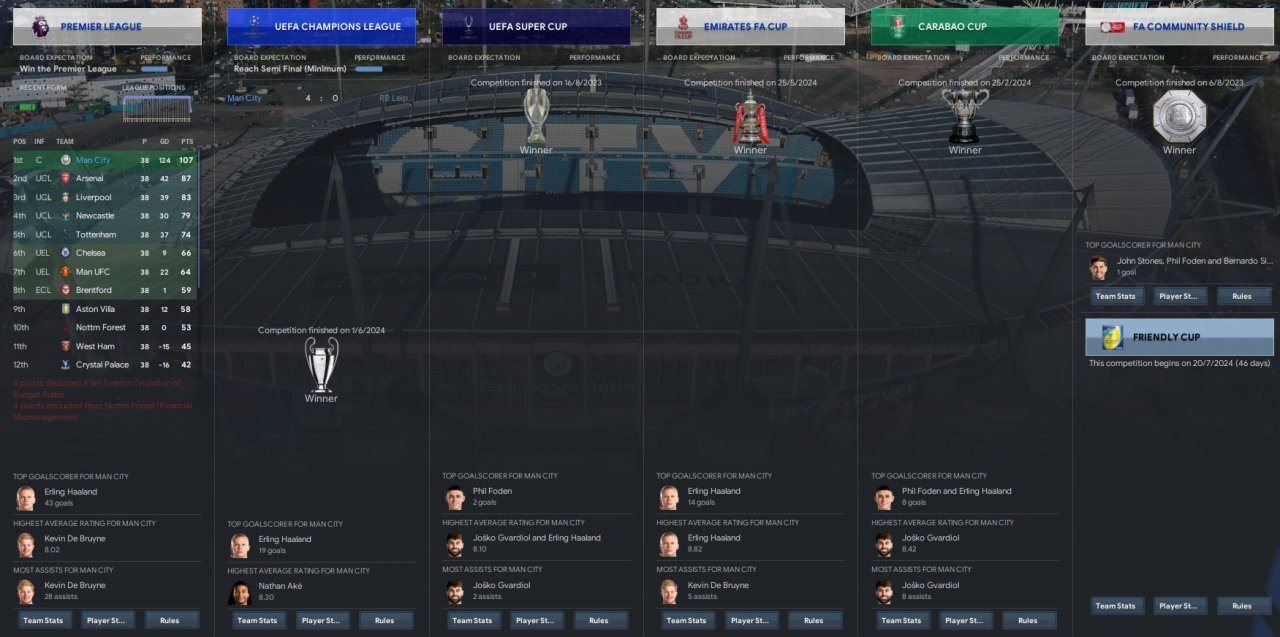1280x637 pixels.
Task: Open Crystal Palace from the league table
Action: 102,365
